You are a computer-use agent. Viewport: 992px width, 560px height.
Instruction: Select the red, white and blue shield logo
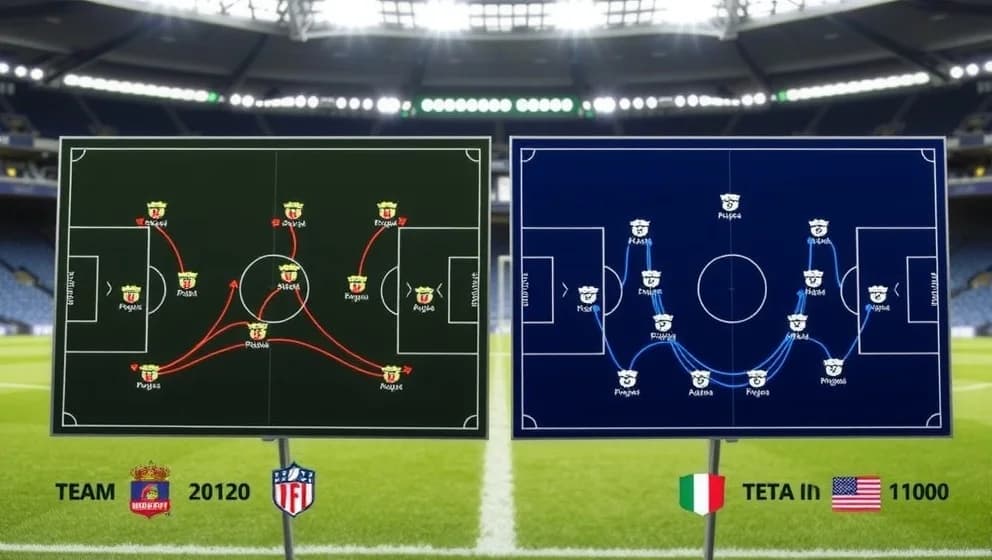pos(293,489)
